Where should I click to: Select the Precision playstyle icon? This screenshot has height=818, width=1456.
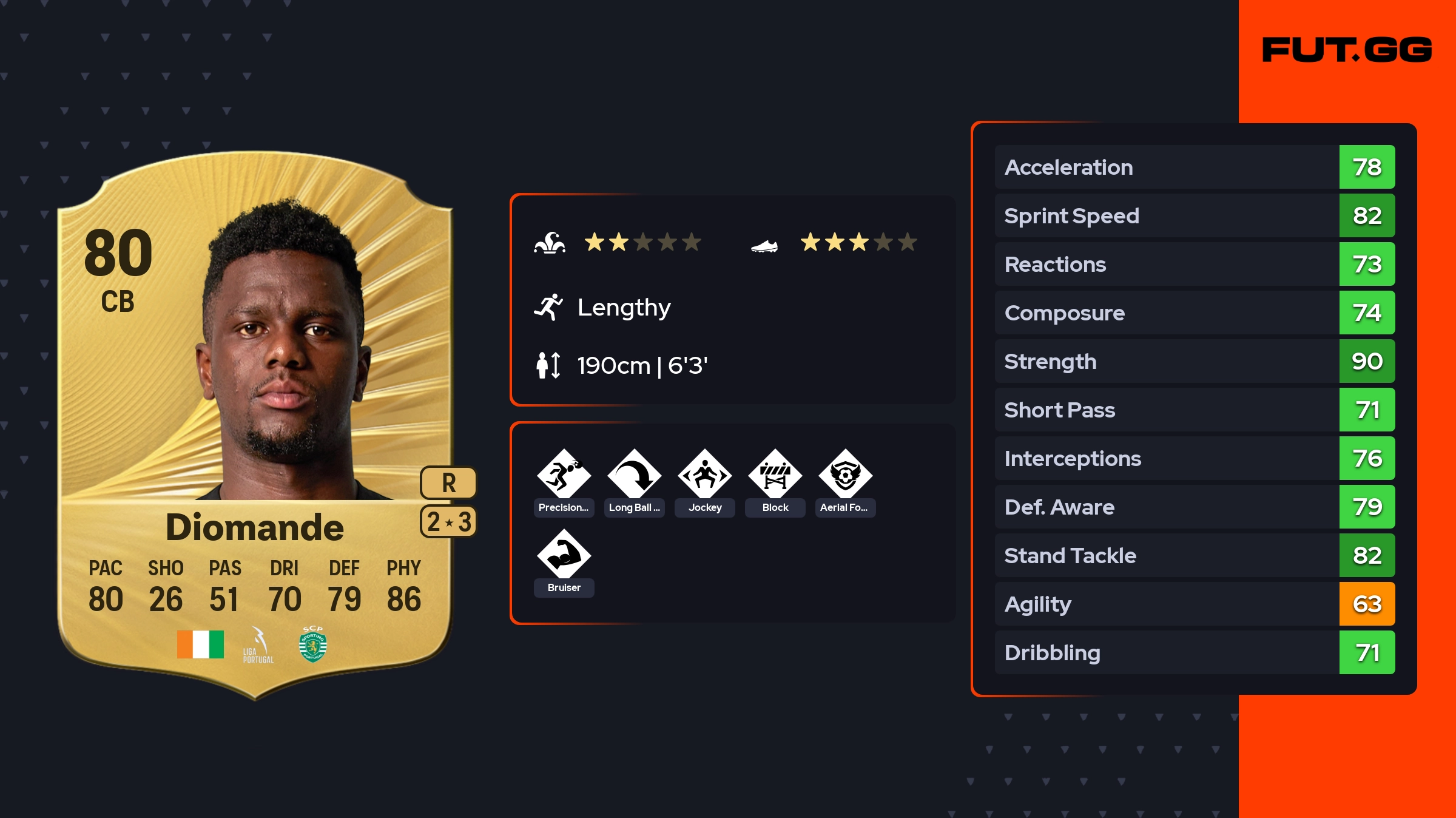point(564,475)
